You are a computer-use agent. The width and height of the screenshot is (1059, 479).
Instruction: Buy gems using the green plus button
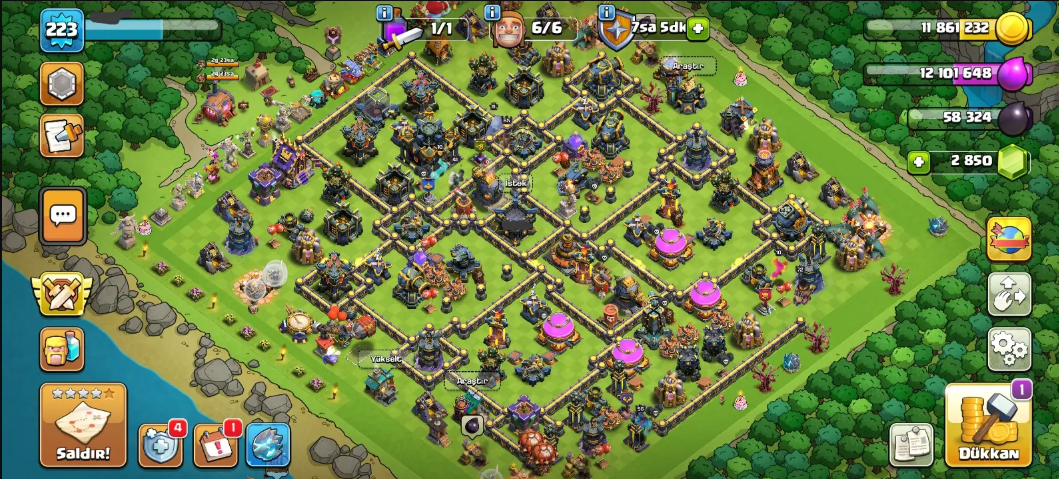917,161
